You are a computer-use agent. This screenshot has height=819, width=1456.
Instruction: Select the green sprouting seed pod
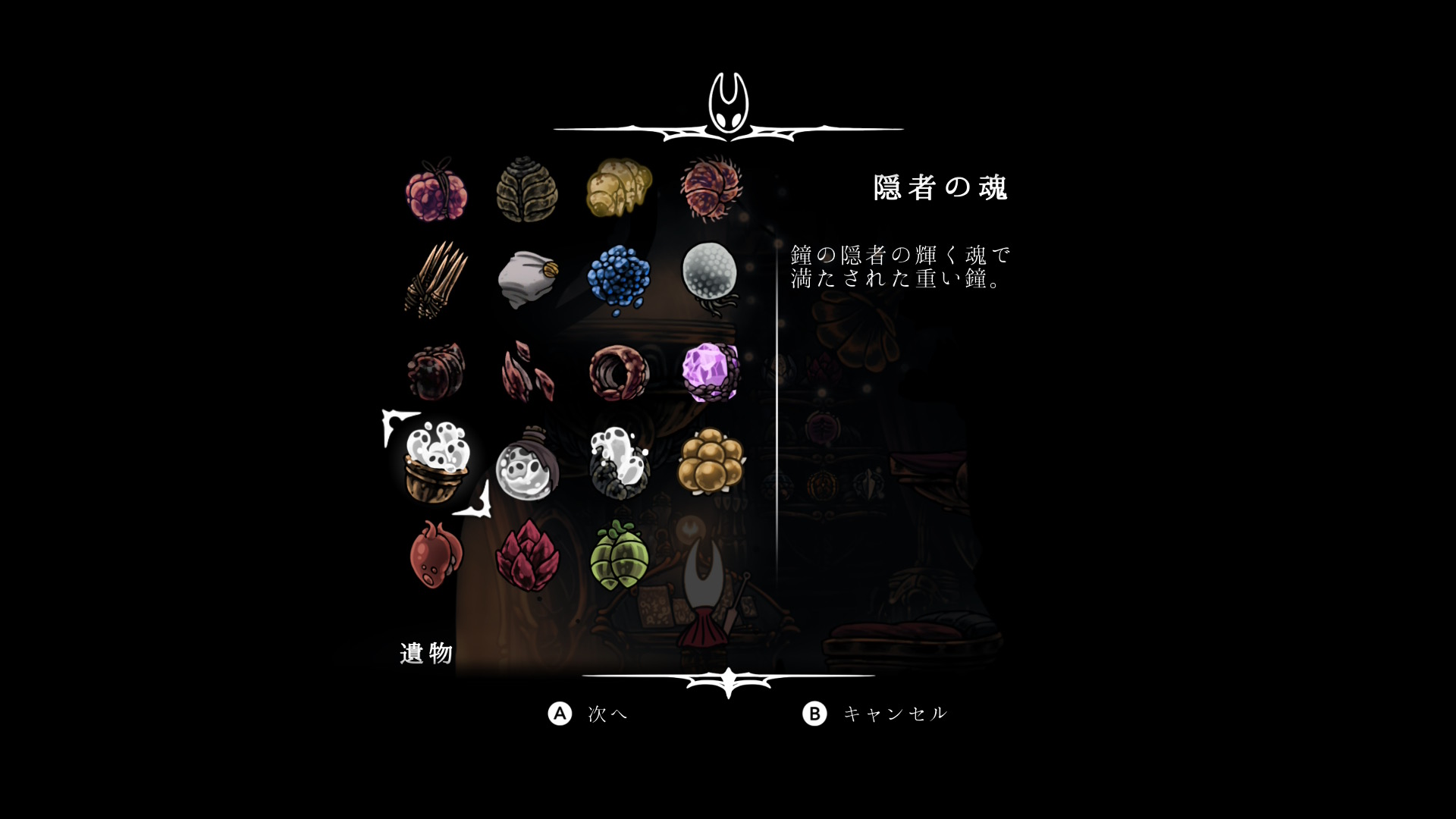coord(619,555)
